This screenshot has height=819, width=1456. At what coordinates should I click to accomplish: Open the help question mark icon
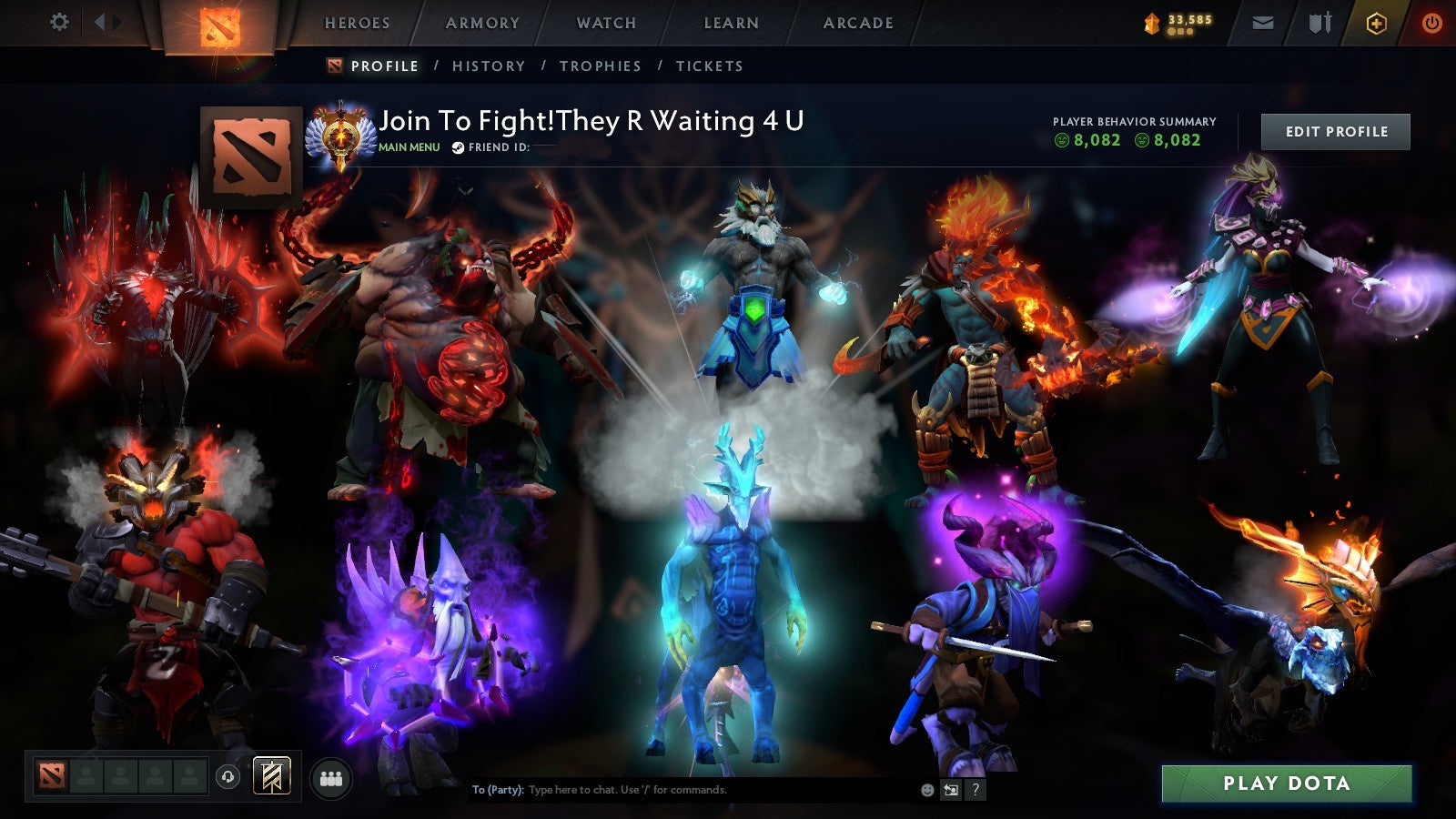pyautogui.click(x=976, y=791)
